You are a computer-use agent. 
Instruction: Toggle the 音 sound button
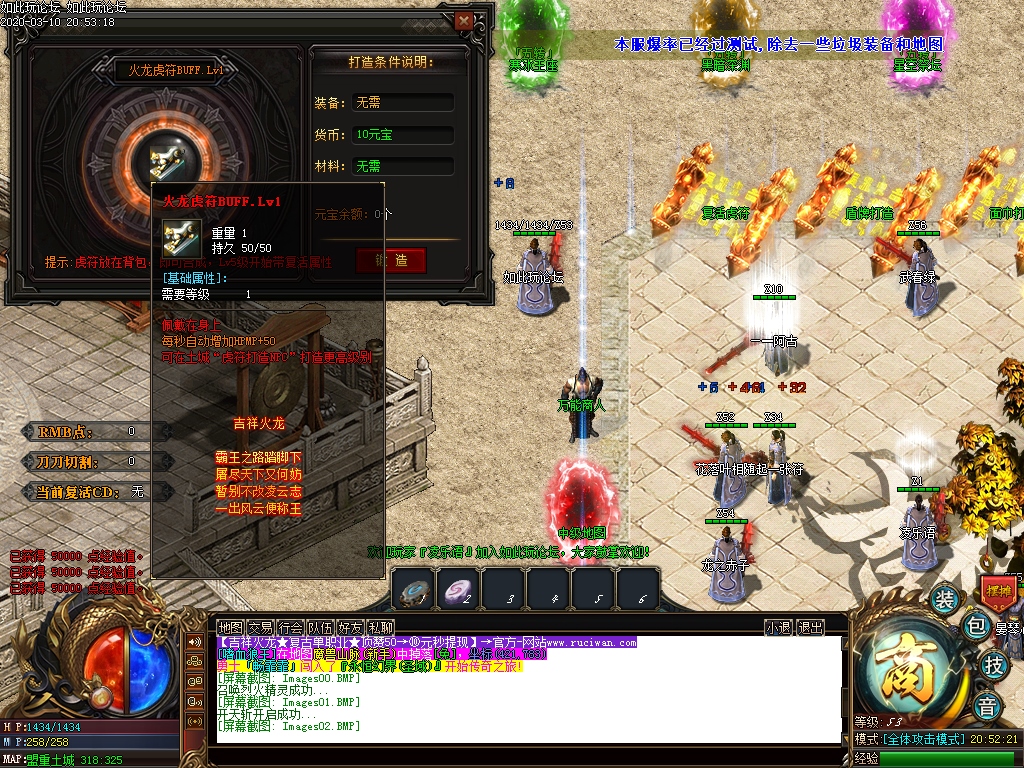[x=989, y=703]
